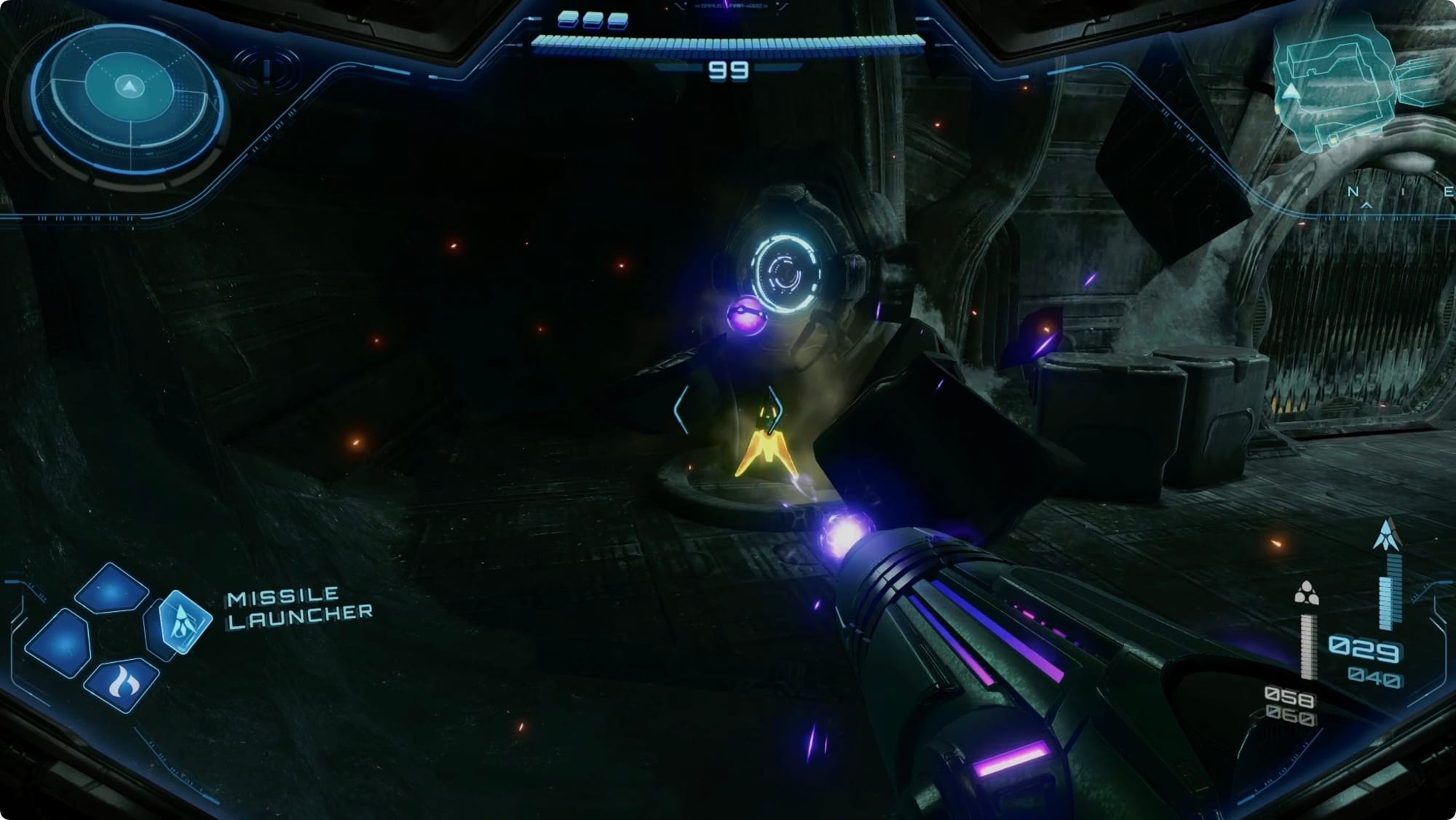The image size is (1456, 820).
Task: Click the exclamation hazard indicator
Action: pos(266,71)
